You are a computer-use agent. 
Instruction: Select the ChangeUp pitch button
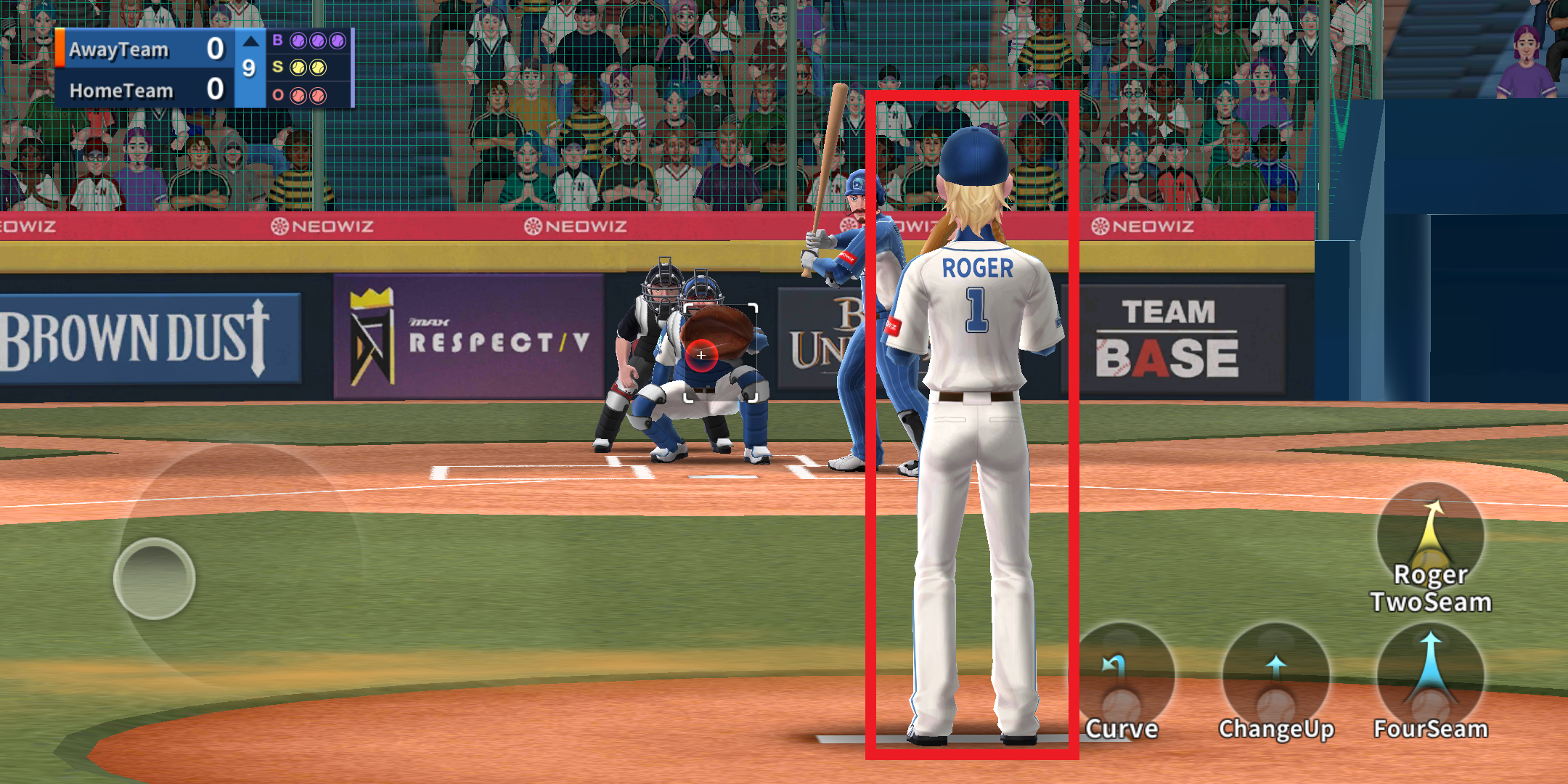(1275, 680)
